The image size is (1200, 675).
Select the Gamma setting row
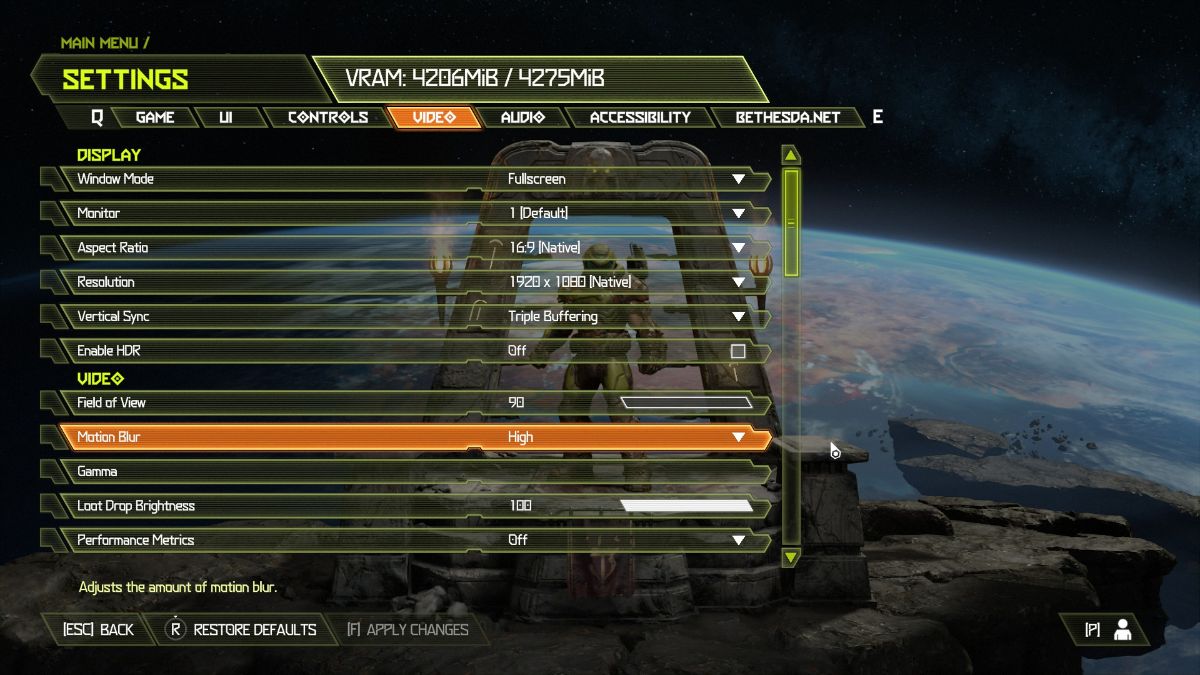(400, 472)
